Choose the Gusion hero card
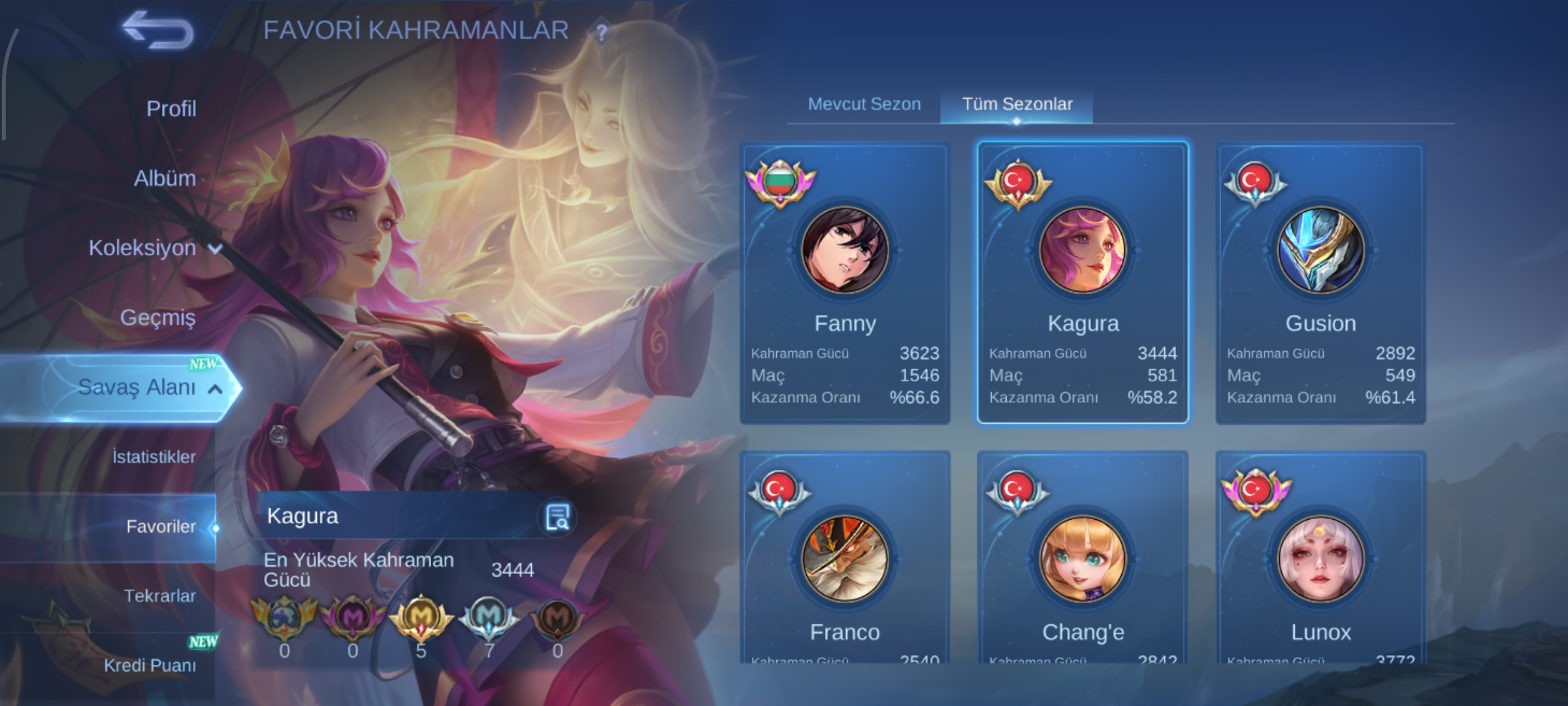 pos(1320,284)
